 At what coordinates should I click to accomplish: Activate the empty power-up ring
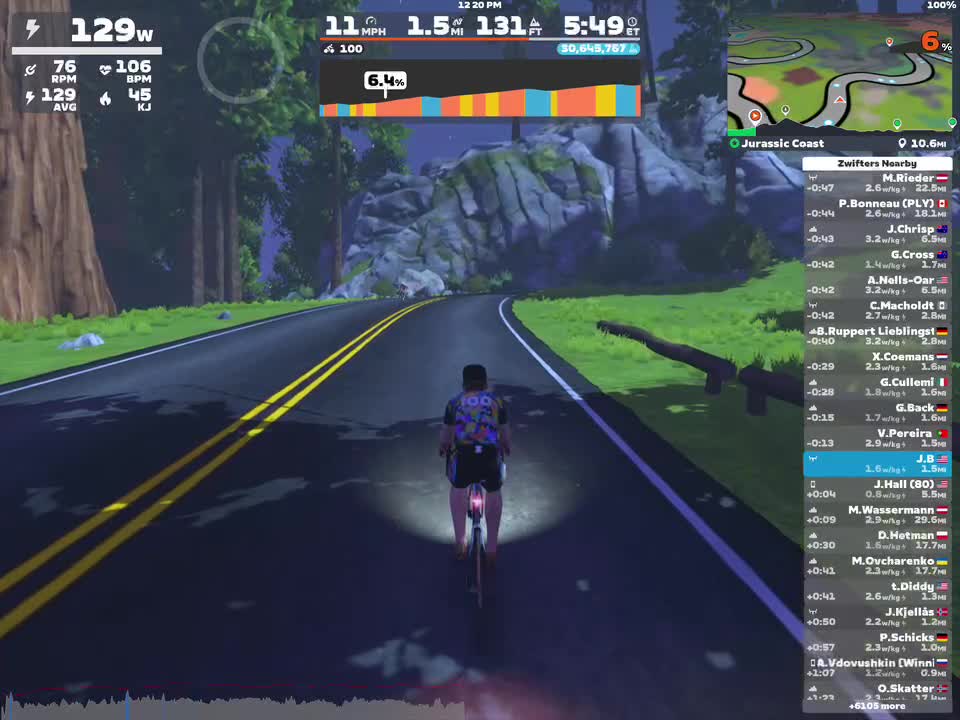coord(240,60)
